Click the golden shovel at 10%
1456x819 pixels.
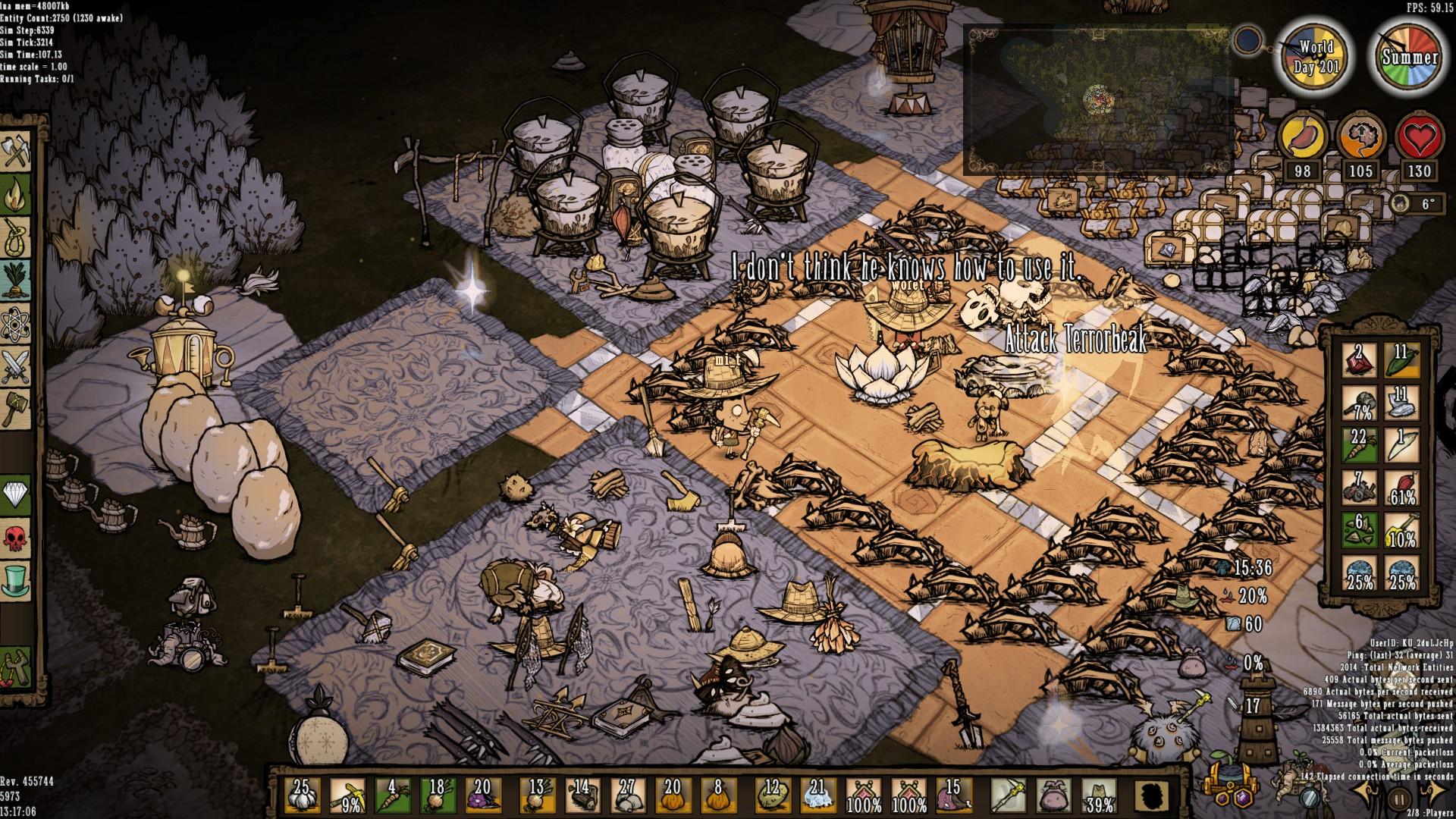tap(1401, 531)
